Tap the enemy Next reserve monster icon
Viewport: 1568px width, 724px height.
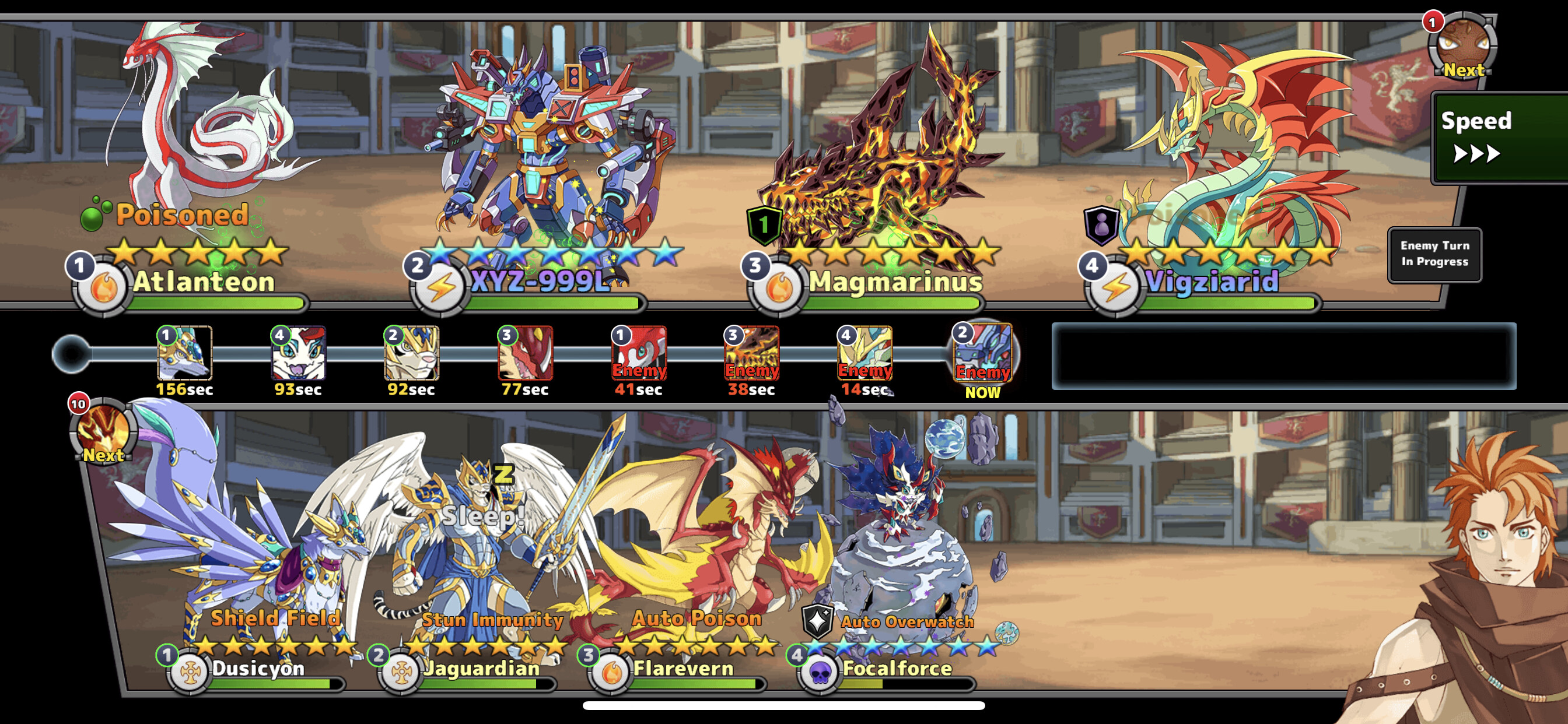pyautogui.click(x=1461, y=47)
